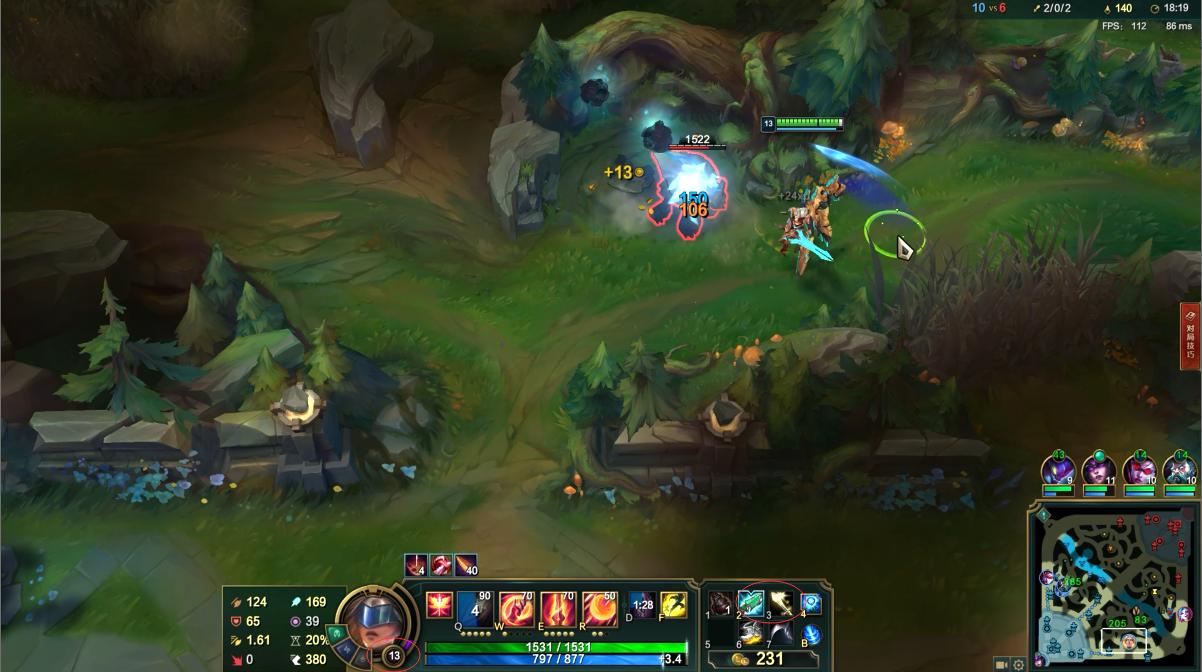
Task: Select the golden weapon item in slot 3
Action: [781, 604]
